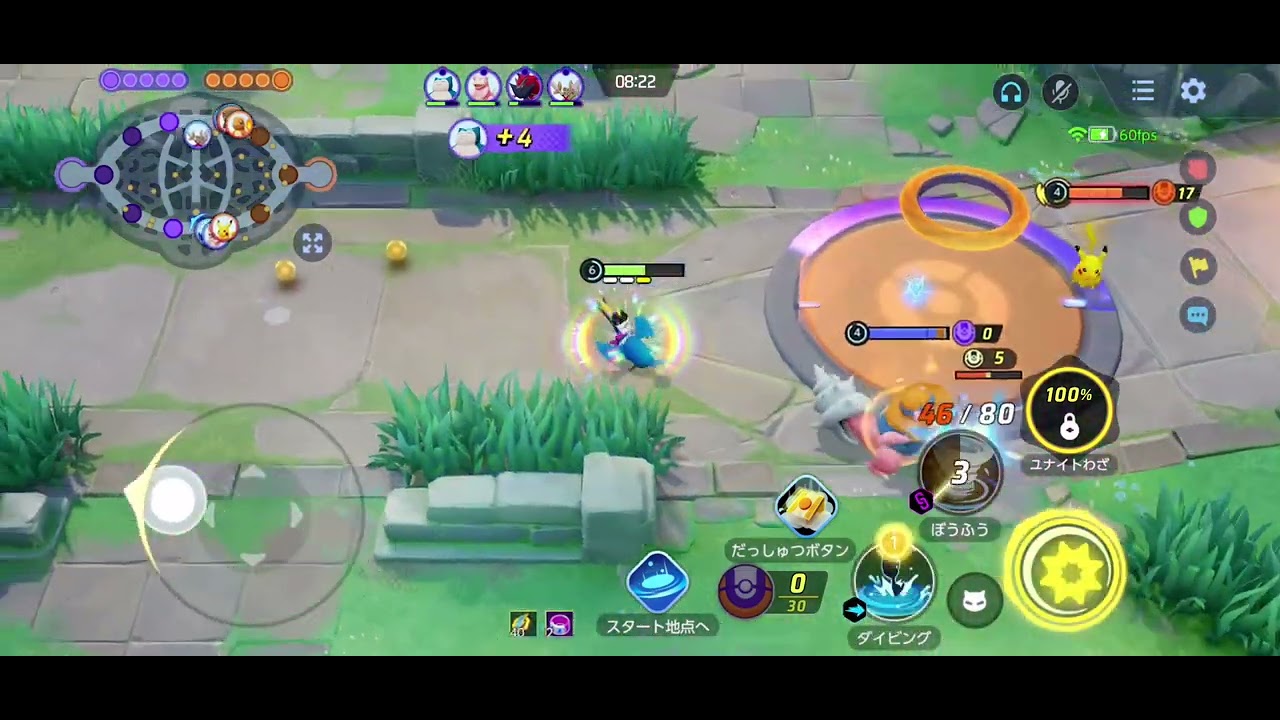Open the scoreboard list menu

[1143, 91]
